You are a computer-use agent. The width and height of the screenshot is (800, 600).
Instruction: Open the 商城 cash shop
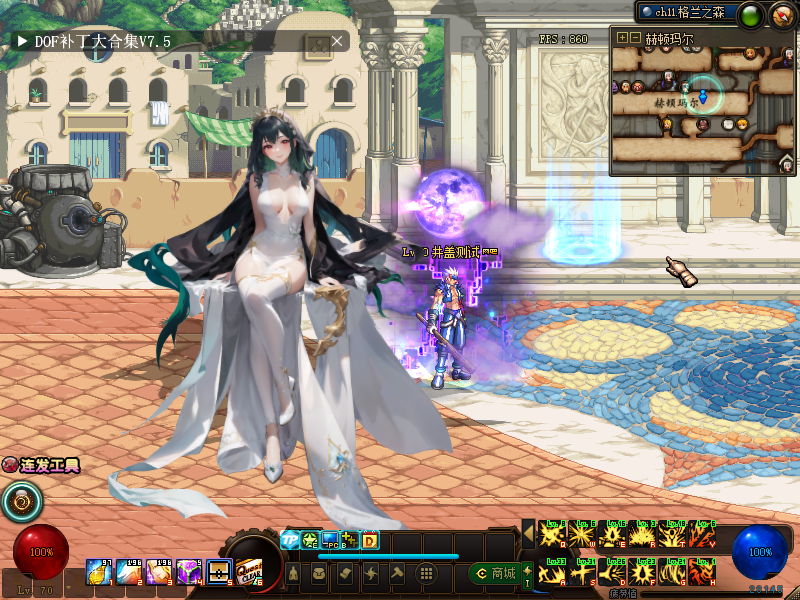tap(493, 573)
